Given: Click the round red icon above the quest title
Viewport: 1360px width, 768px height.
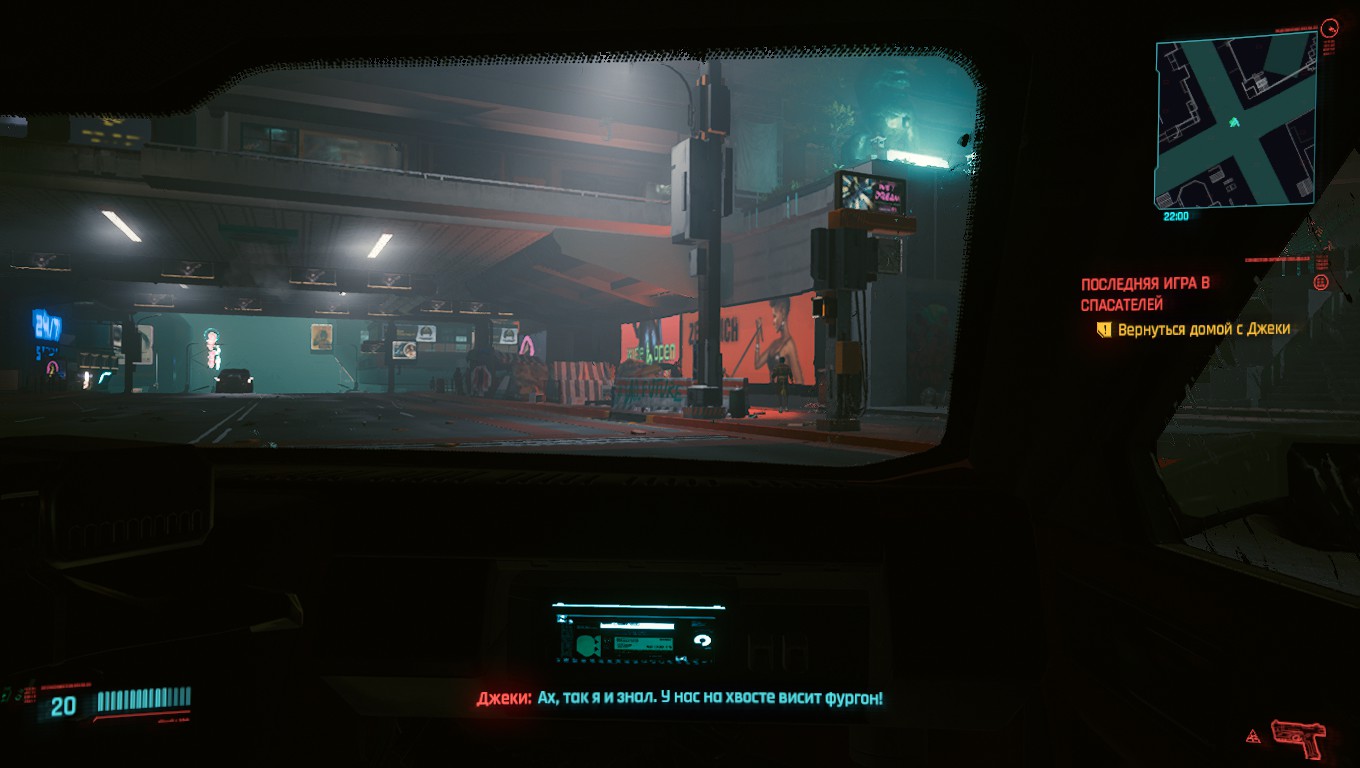Looking at the screenshot, I should [x=1320, y=283].
